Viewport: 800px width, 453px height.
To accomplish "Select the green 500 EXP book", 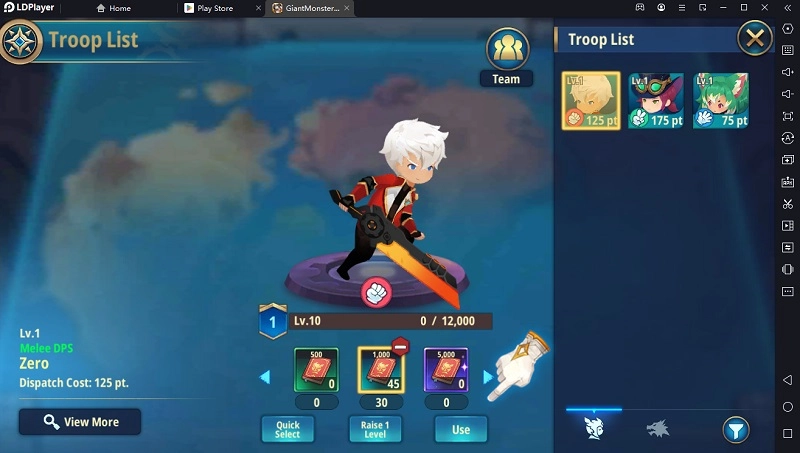I will pyautogui.click(x=316, y=370).
